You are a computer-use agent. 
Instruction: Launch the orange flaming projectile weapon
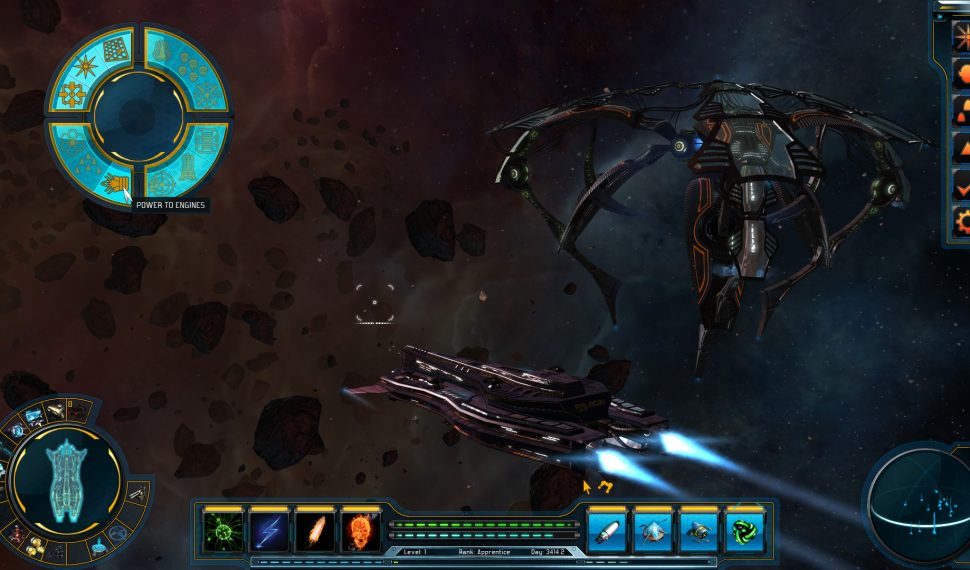[315, 530]
